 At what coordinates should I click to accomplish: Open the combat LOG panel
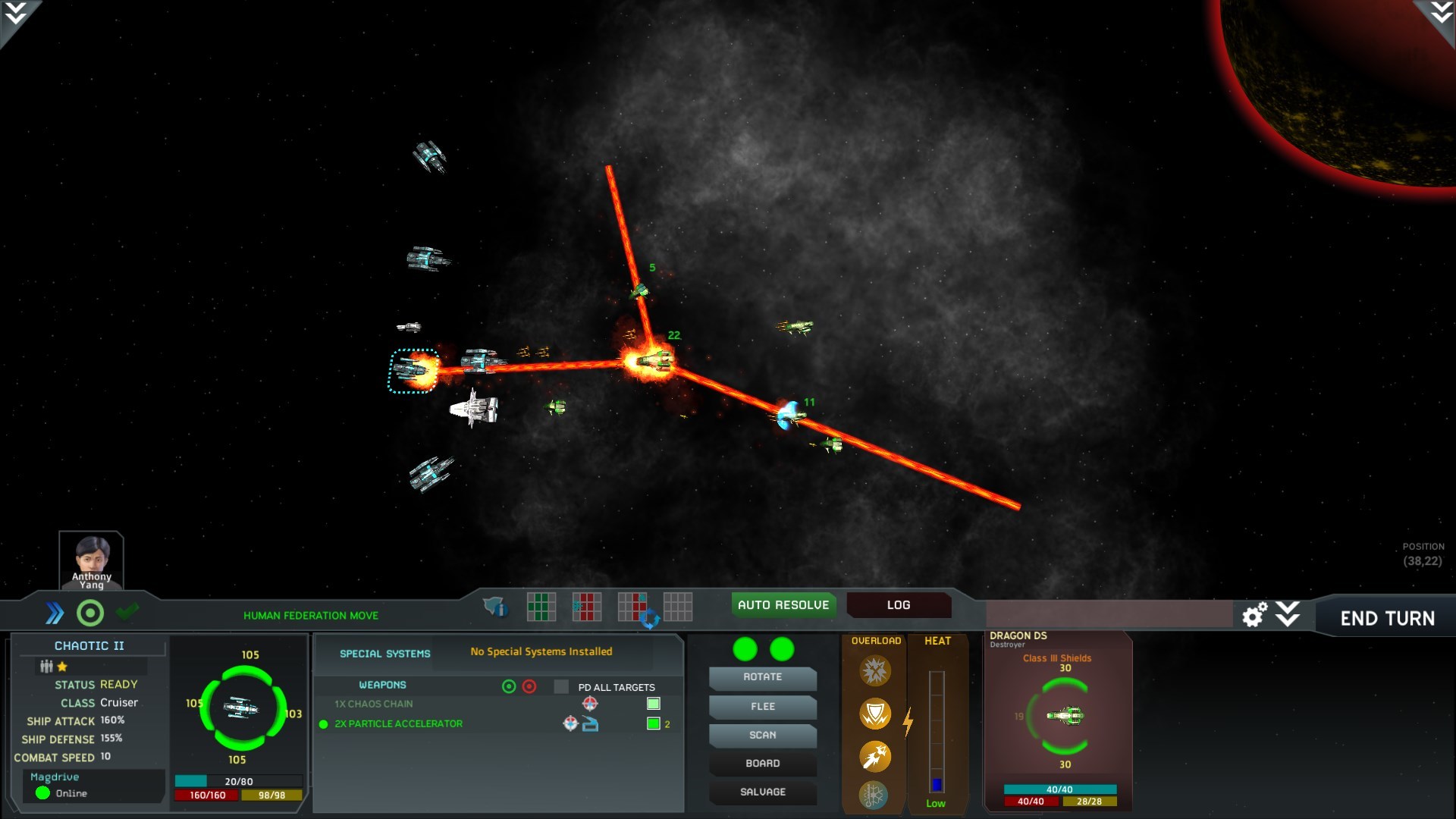[899, 605]
